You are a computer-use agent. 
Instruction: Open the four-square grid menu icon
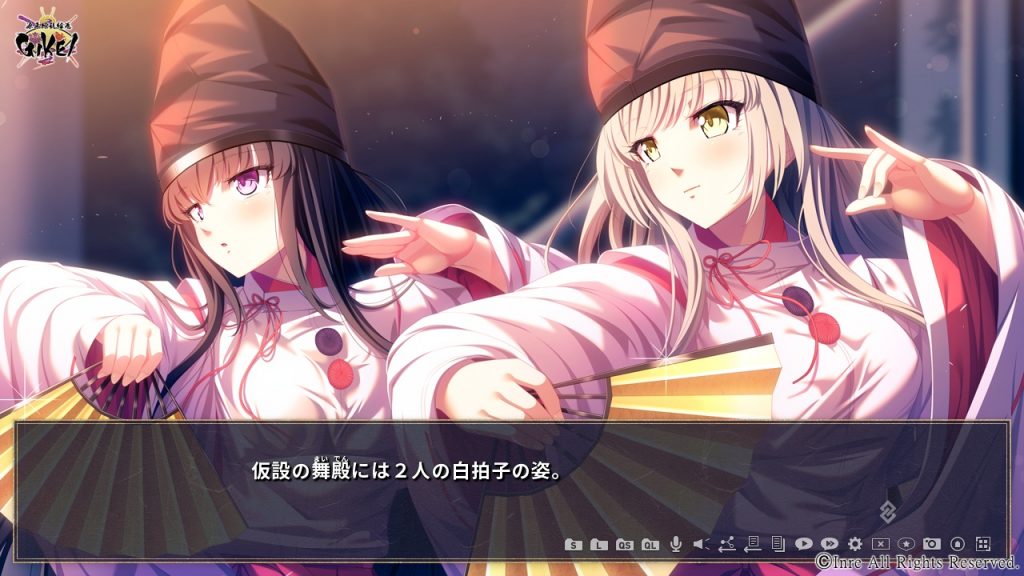(983, 543)
